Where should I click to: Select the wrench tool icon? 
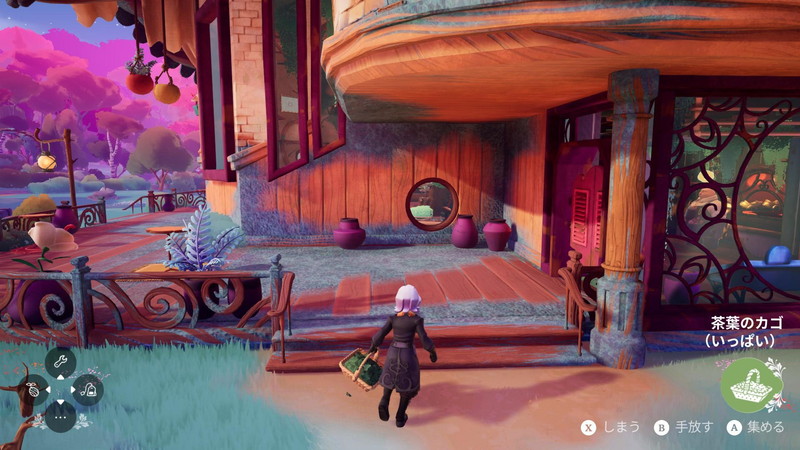[60, 361]
